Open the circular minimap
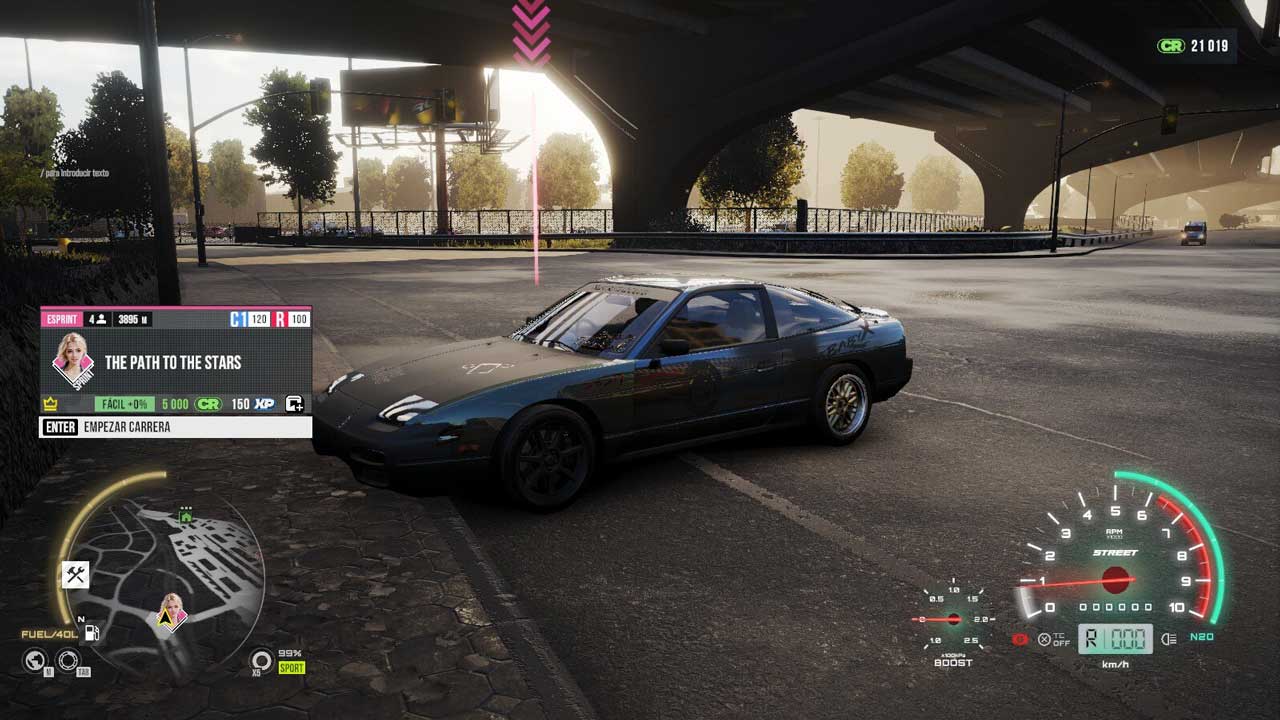1280x720 pixels. click(160, 575)
